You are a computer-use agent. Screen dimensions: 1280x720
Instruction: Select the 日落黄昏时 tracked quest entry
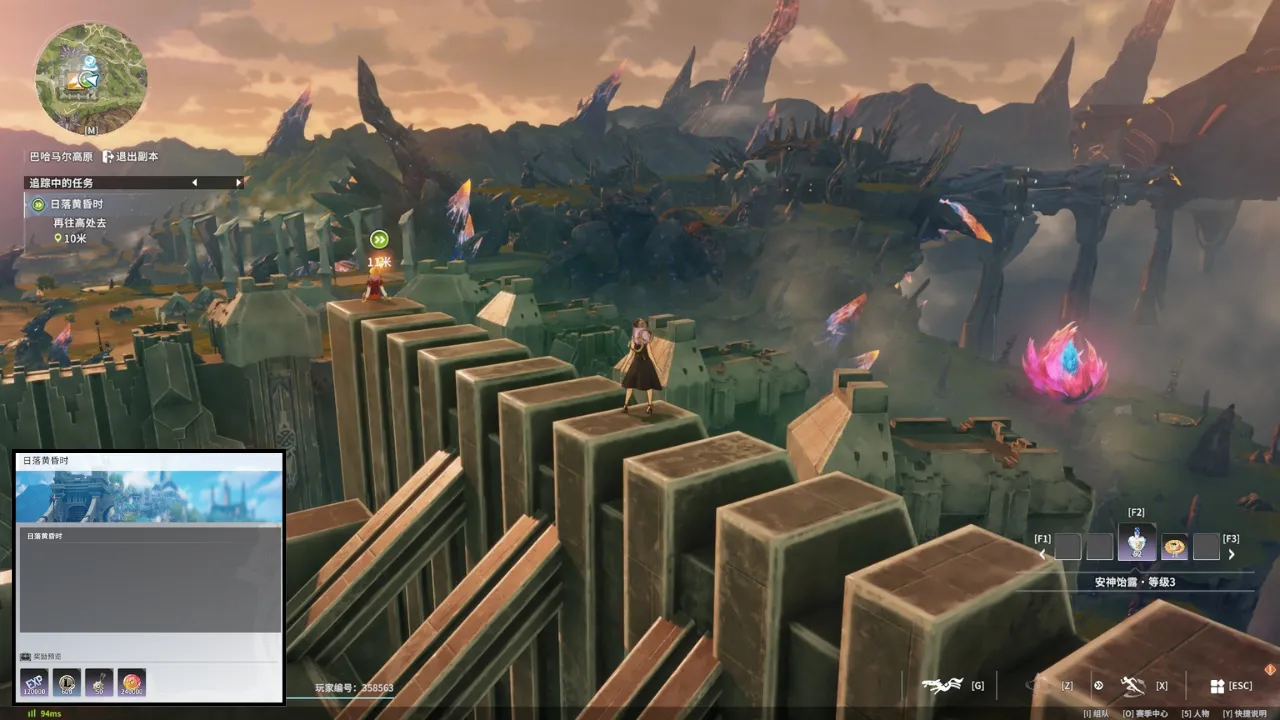77,205
